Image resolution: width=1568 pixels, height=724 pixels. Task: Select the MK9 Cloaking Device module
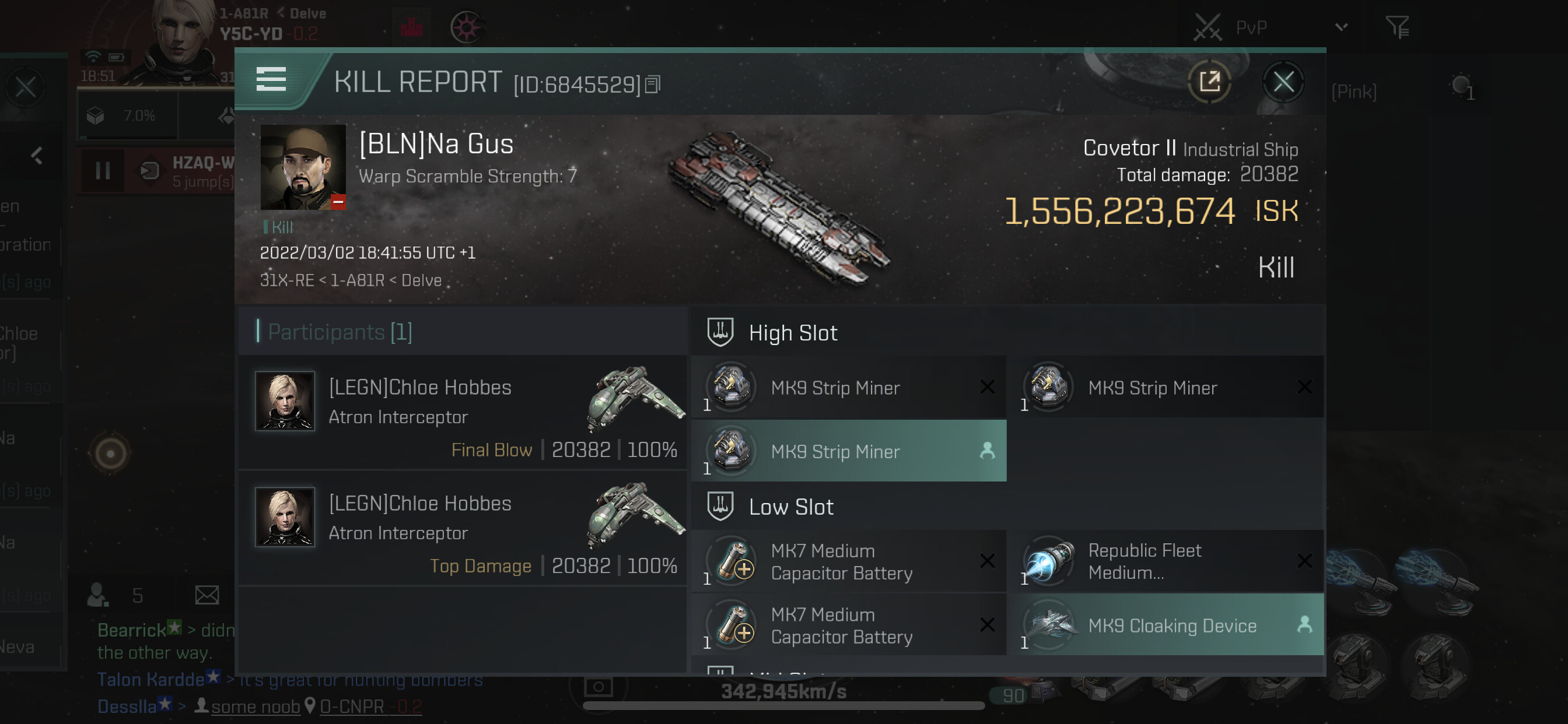(x=1165, y=625)
